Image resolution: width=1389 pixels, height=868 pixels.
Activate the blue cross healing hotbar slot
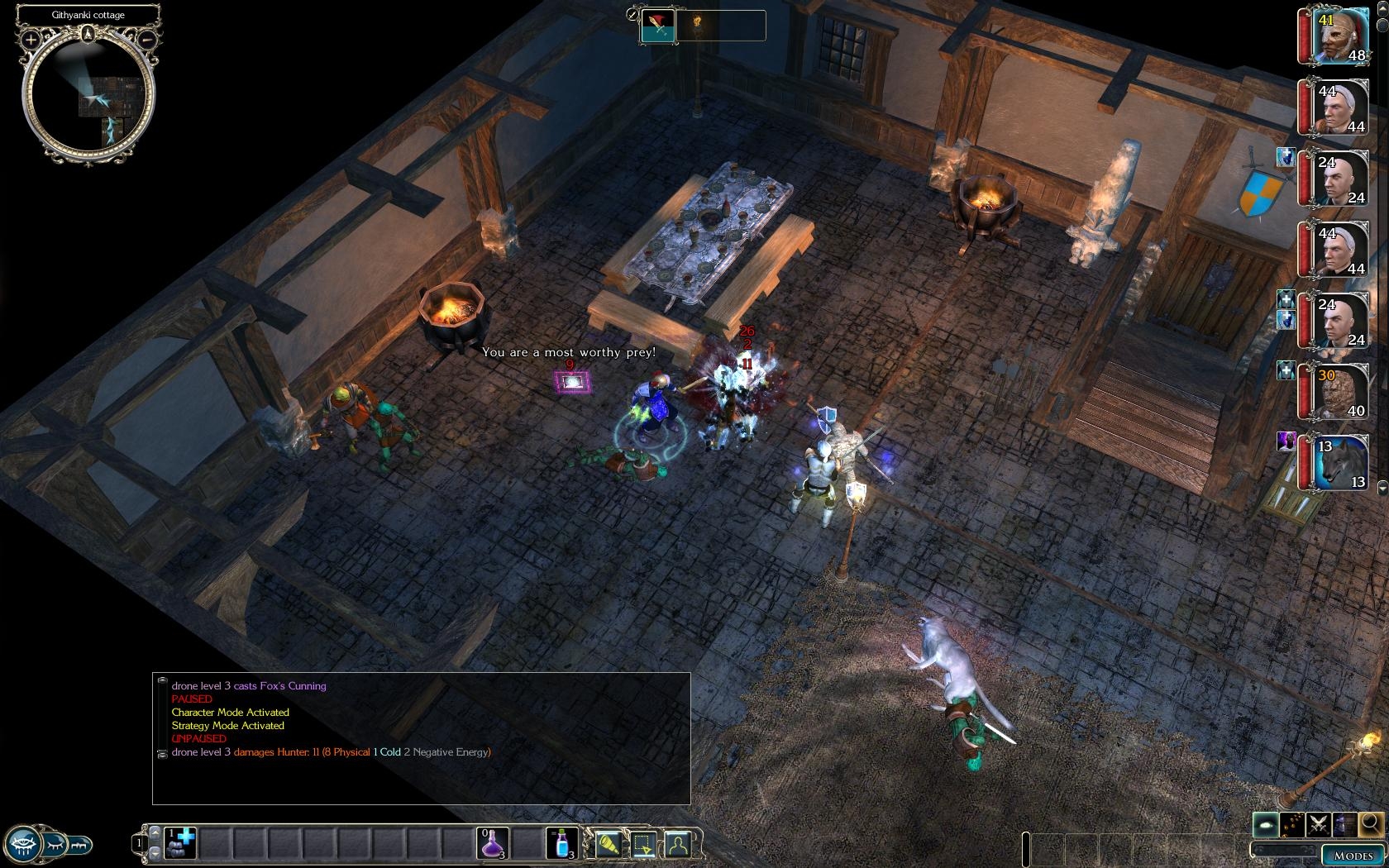(x=180, y=844)
